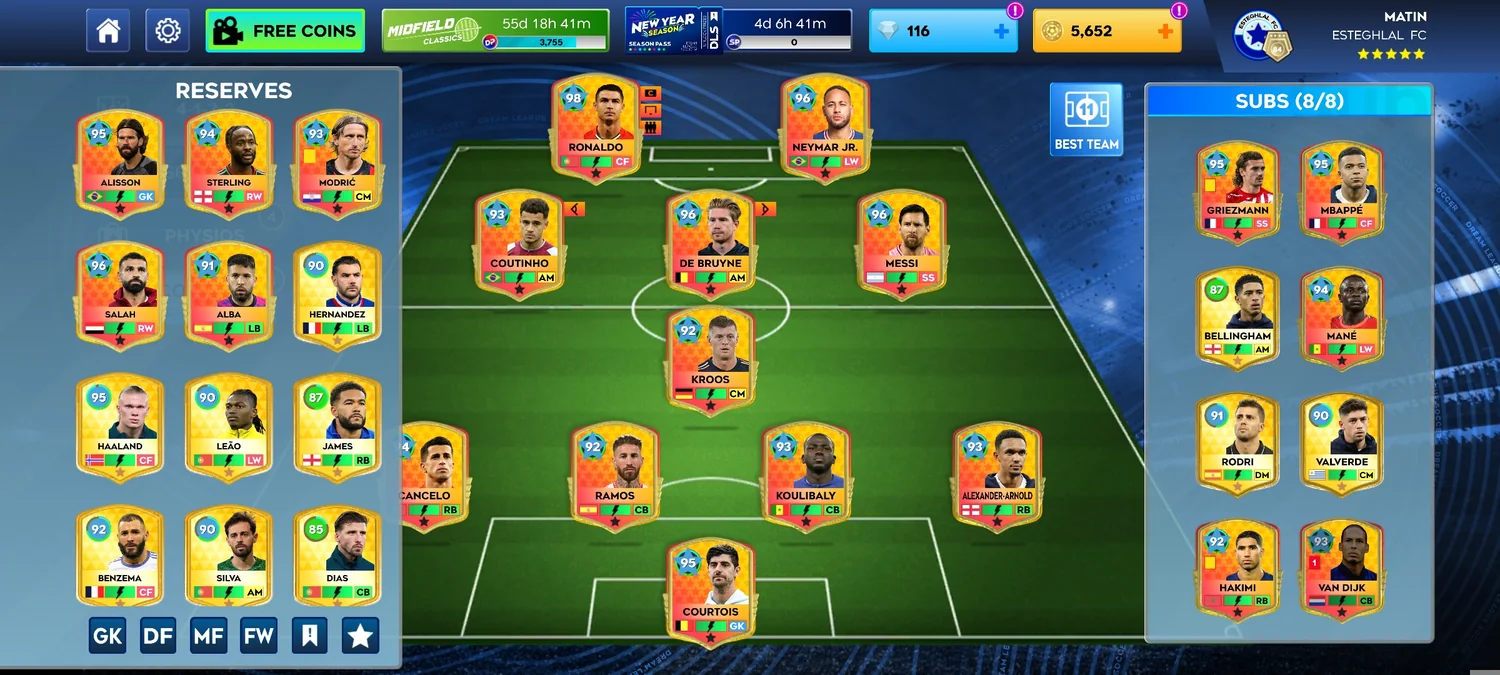Show star-rated players filter

pyautogui.click(x=360, y=635)
